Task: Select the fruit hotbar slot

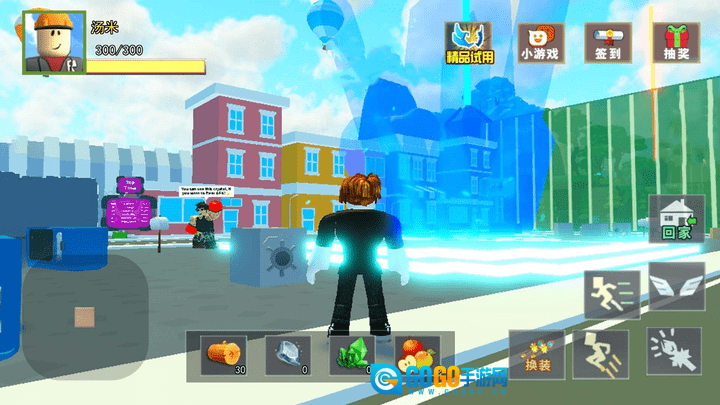Action: point(417,356)
